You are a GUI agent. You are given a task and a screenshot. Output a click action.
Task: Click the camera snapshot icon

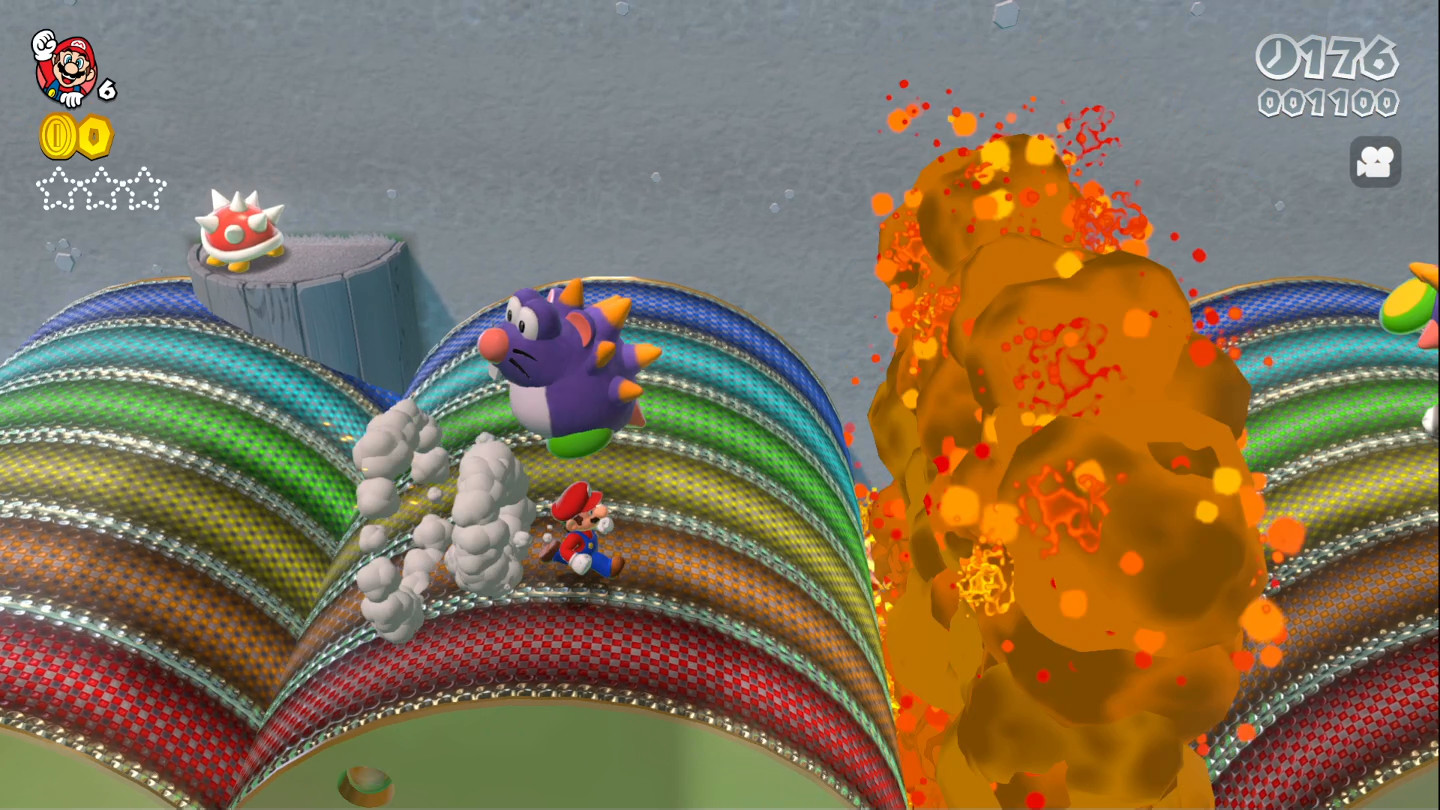1375,162
